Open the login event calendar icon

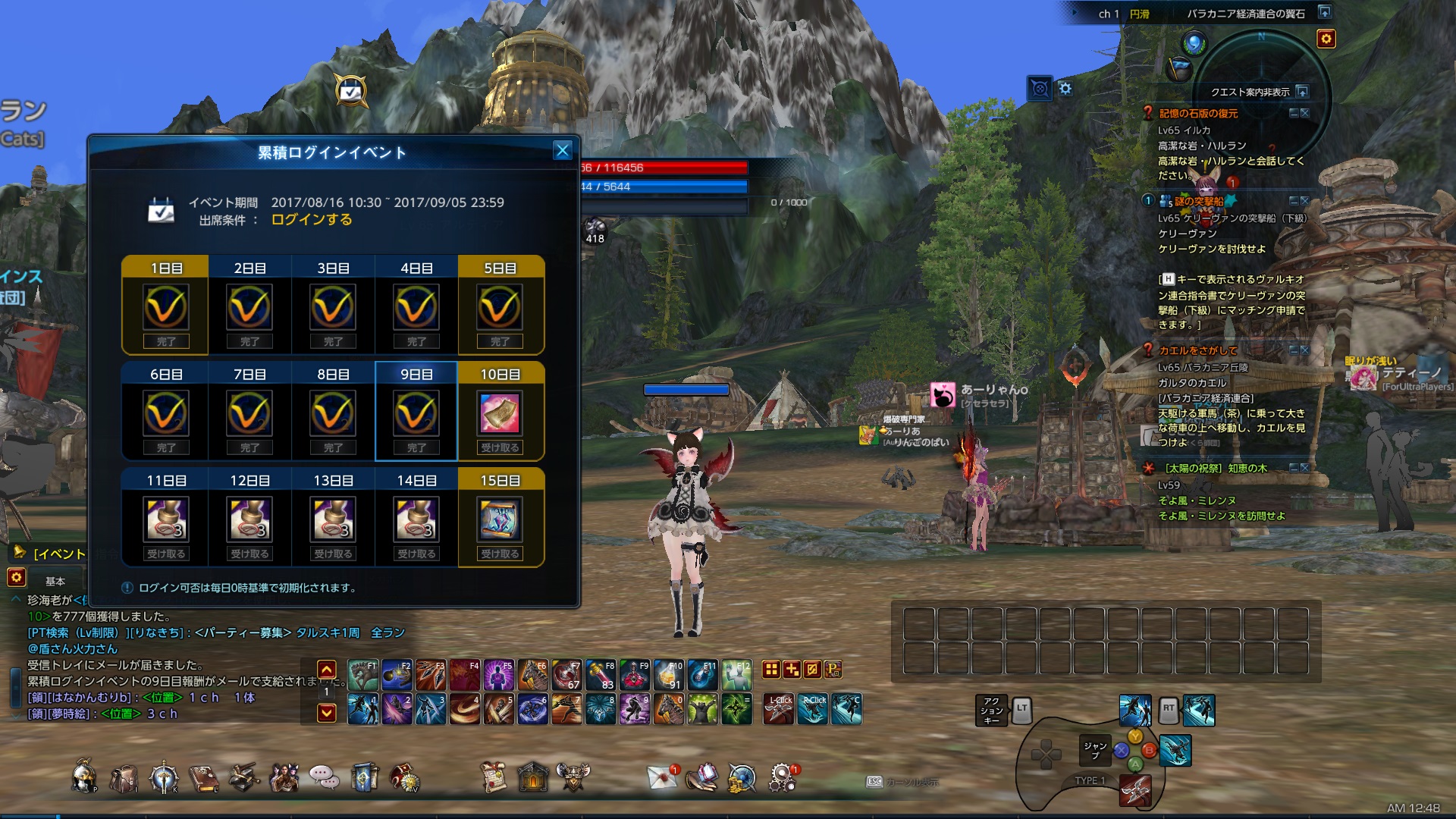click(x=351, y=92)
